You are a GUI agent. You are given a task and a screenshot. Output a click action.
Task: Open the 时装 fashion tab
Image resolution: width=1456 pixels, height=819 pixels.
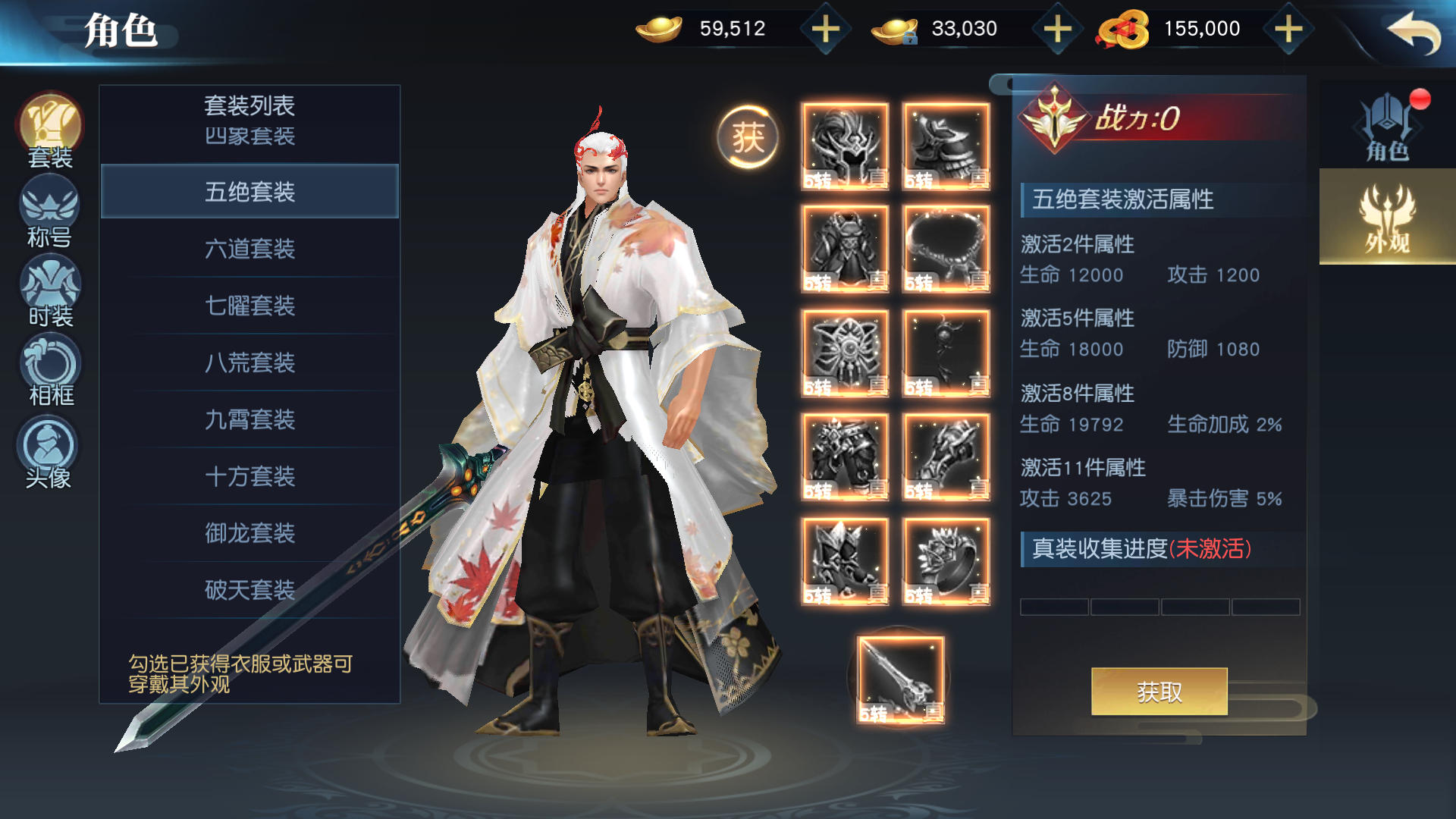point(50,292)
